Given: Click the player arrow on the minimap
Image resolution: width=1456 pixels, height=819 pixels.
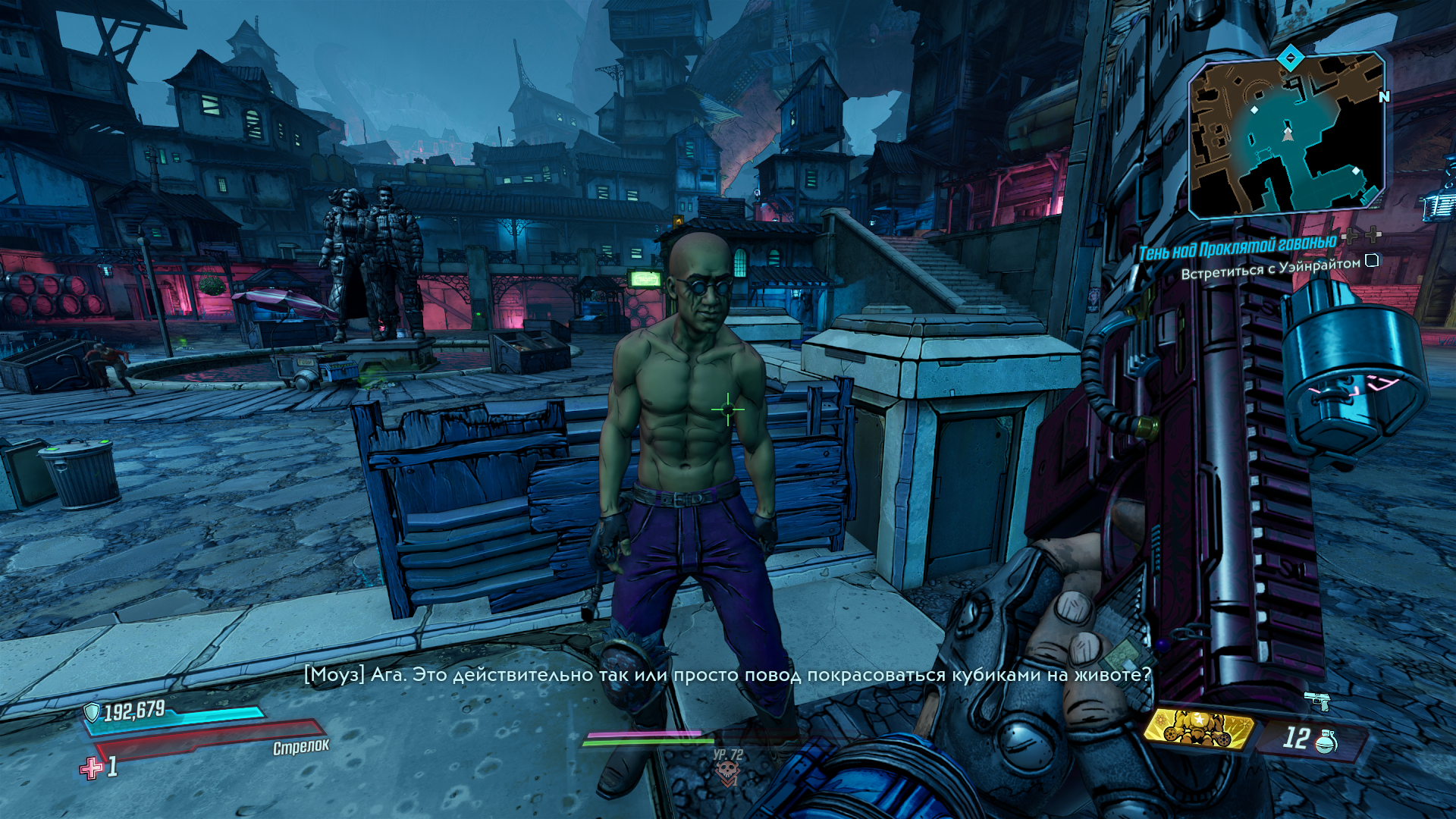Looking at the screenshot, I should click(x=1287, y=134).
